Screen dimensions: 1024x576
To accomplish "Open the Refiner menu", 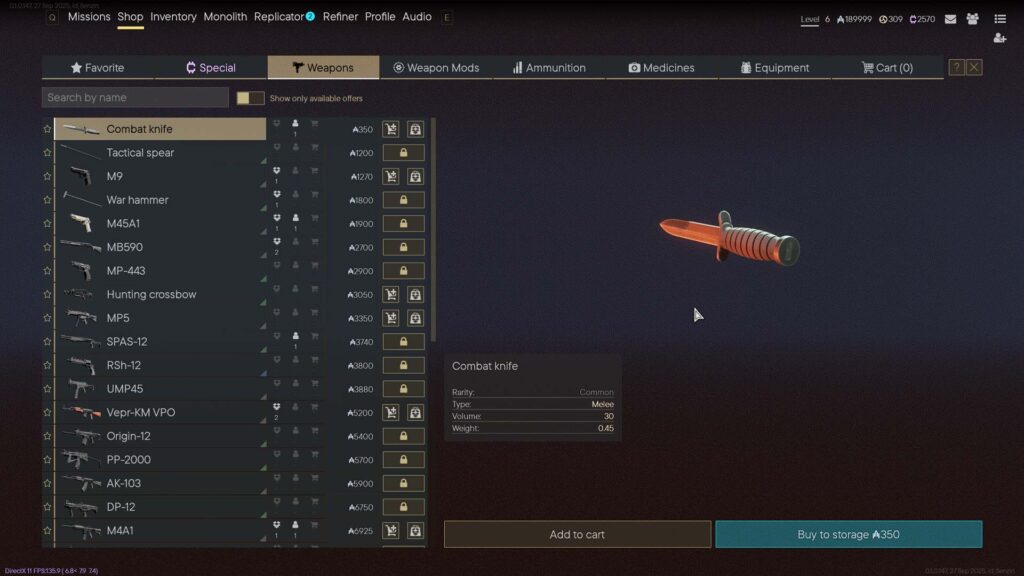I will coord(340,17).
